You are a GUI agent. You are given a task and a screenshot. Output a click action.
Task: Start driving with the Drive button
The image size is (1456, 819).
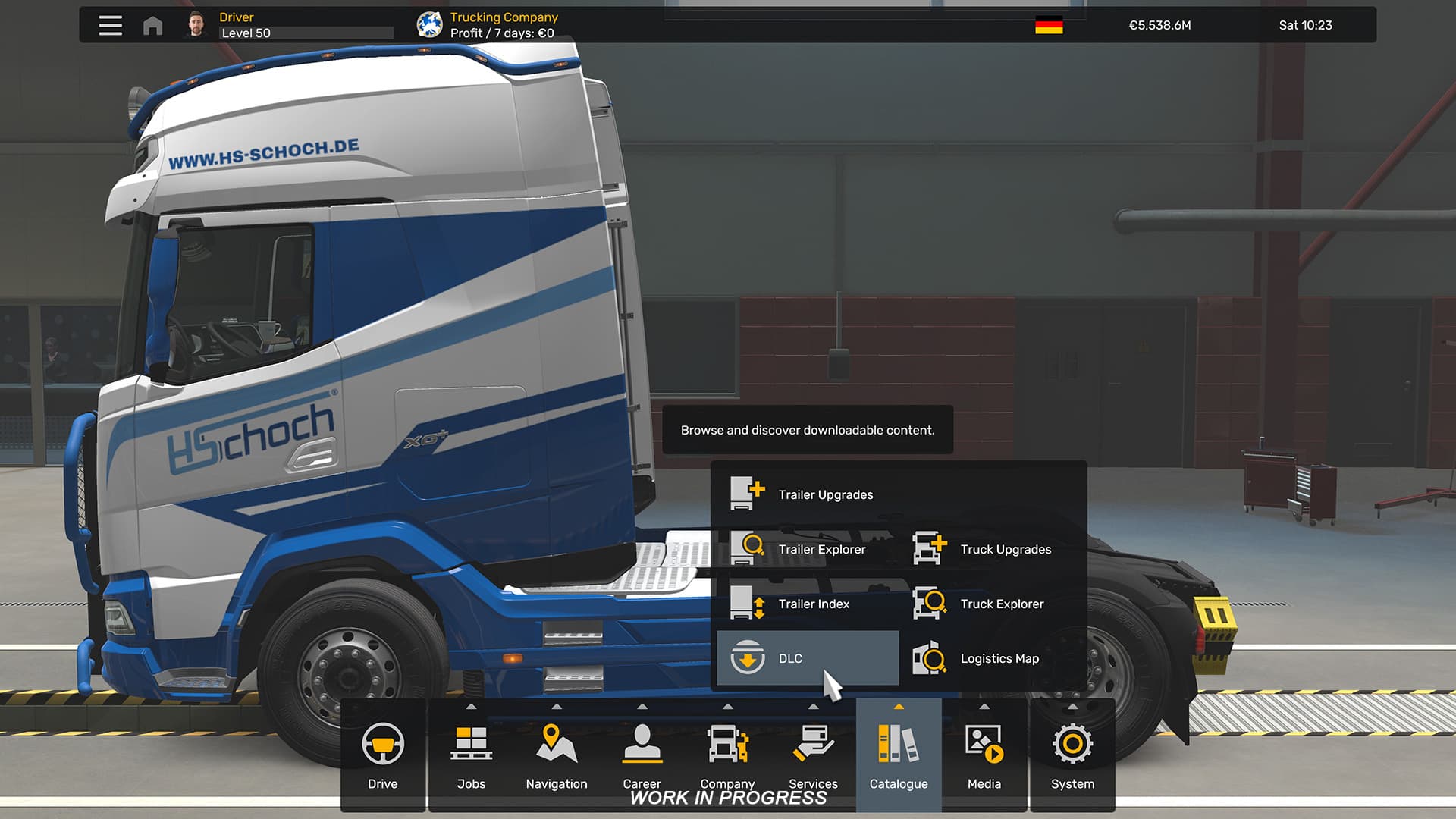[382, 755]
